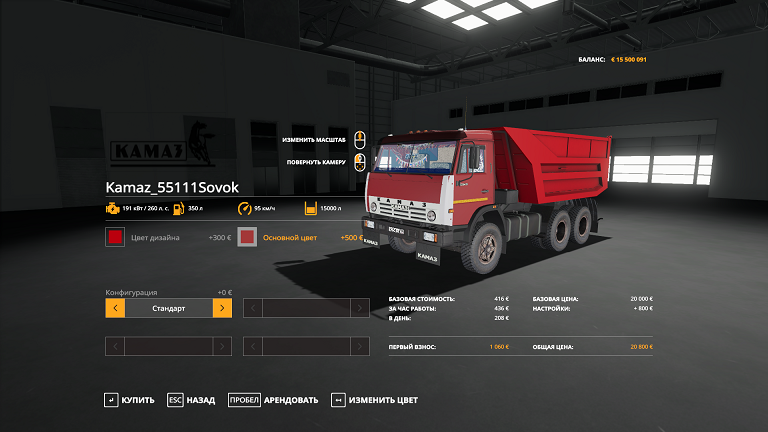This screenshot has width=768, height=432.
Task: Buy the truck with КУПИТЬ
Action: [x=129, y=400]
